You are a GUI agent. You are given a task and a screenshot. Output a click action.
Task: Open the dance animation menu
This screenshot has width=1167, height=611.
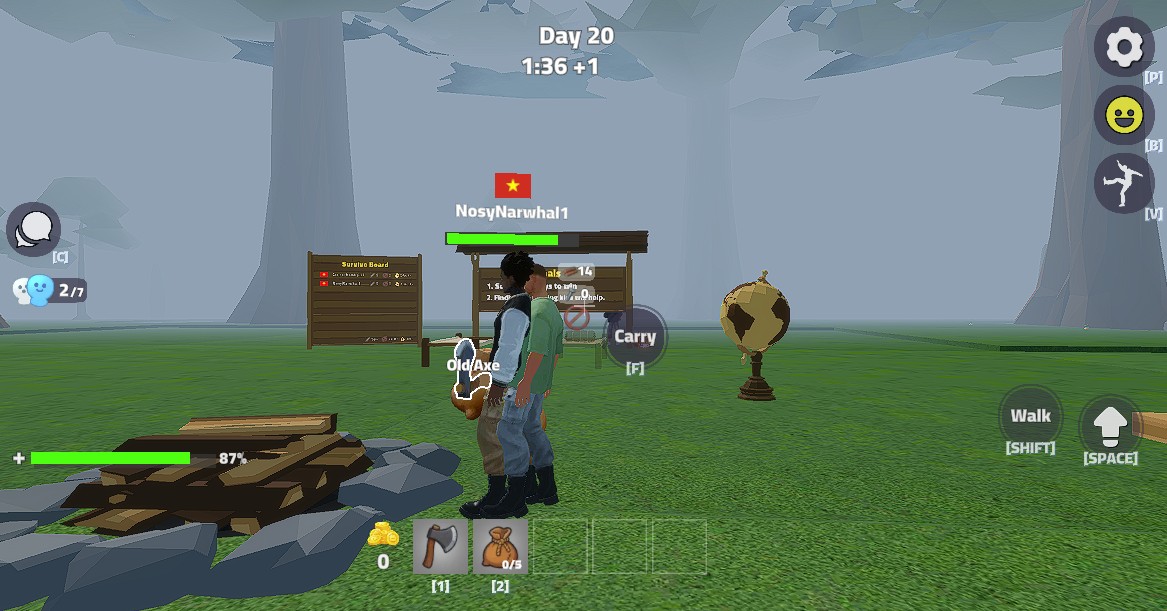click(1123, 183)
